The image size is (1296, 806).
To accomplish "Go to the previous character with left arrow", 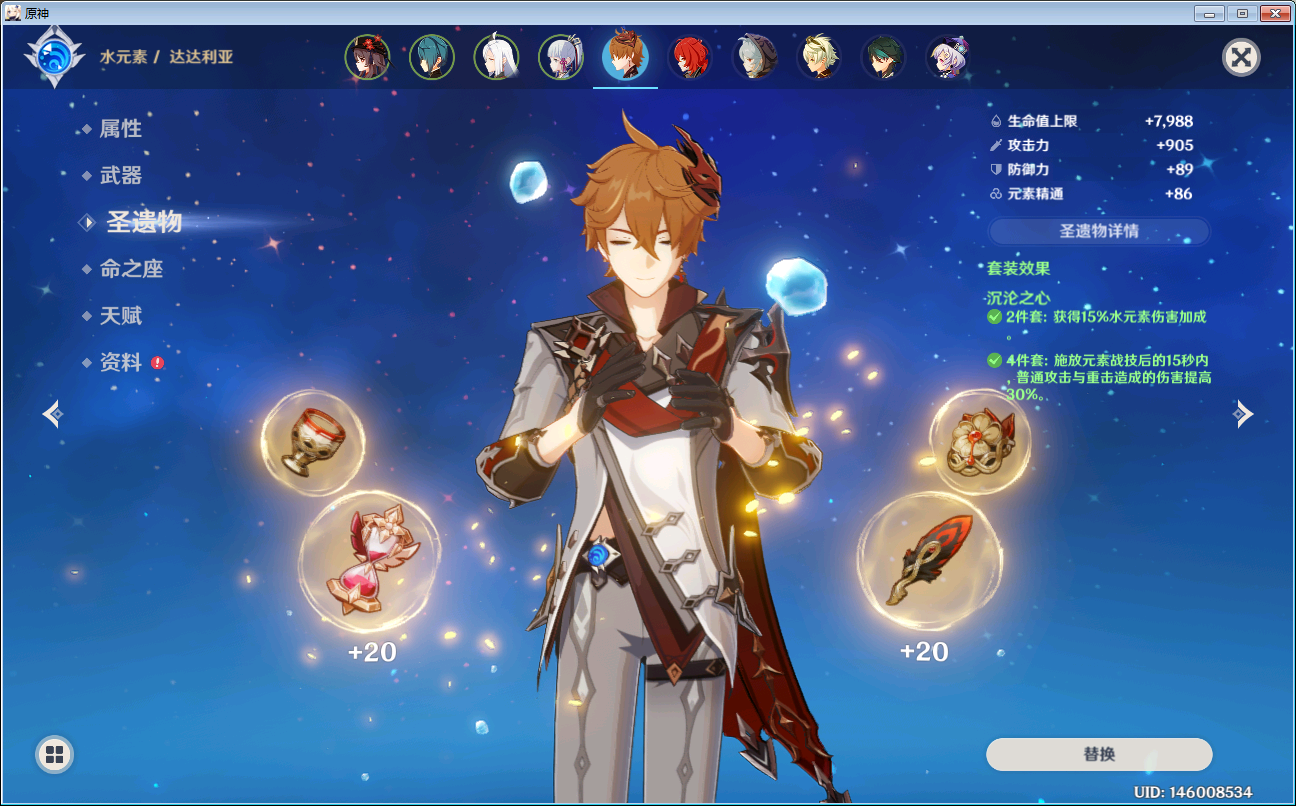I will coord(52,413).
